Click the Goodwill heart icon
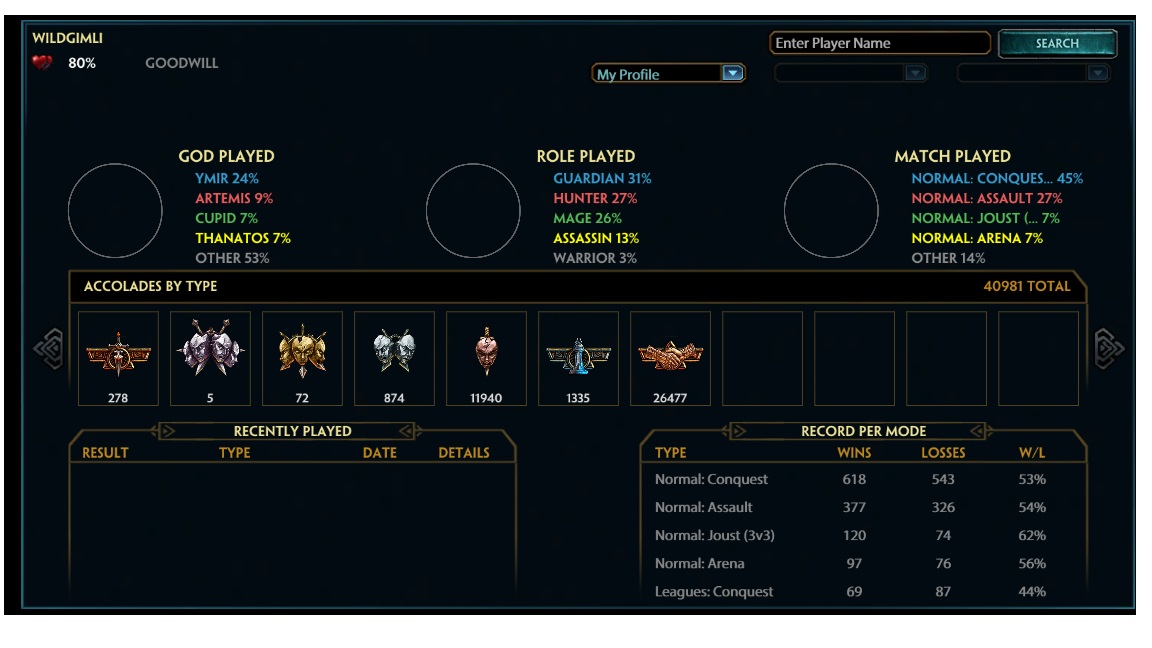Image resolution: width=1152 pixels, height=648 pixels. [42, 63]
